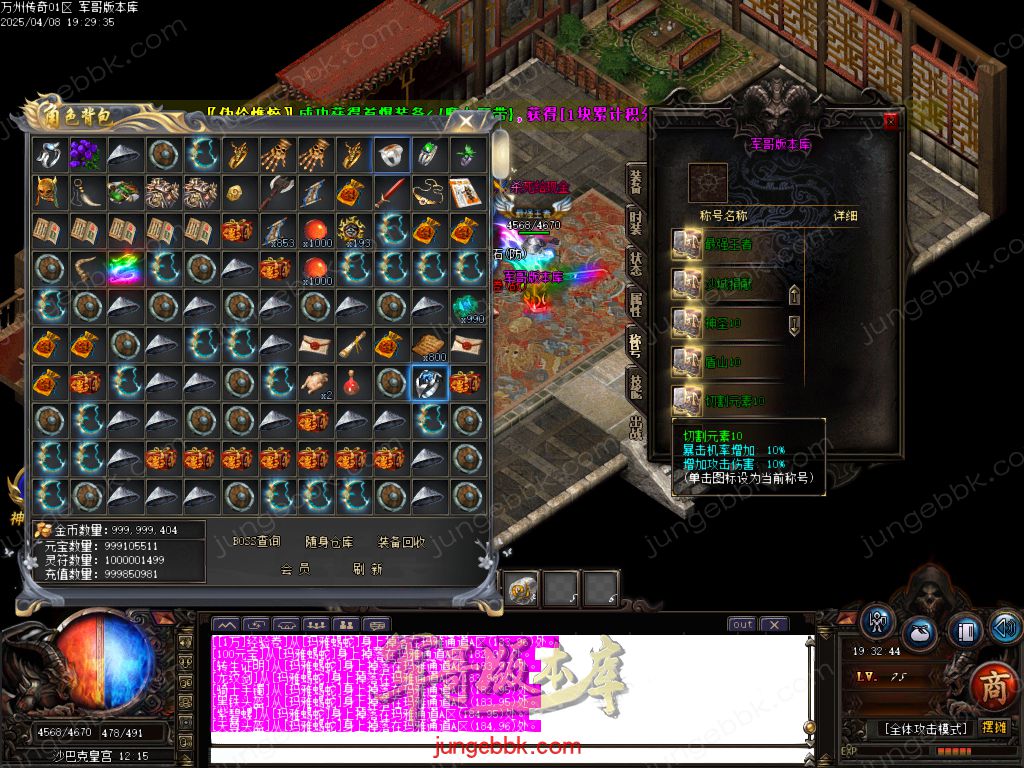This screenshot has height=768, width=1024.
Task: Select the red potion flask item
Action: coord(353,382)
